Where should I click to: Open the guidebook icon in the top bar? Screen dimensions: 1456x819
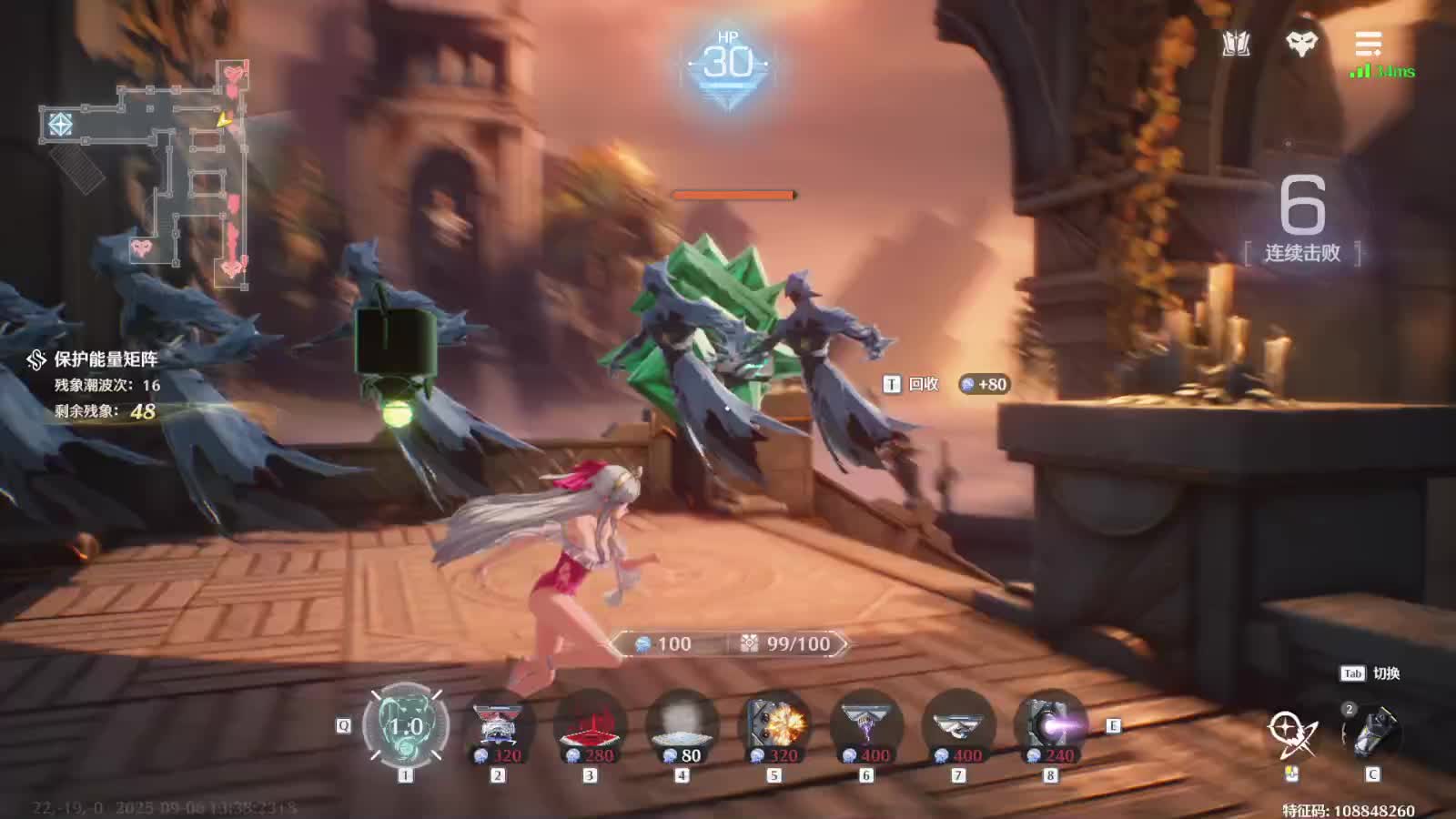[x=1236, y=44]
